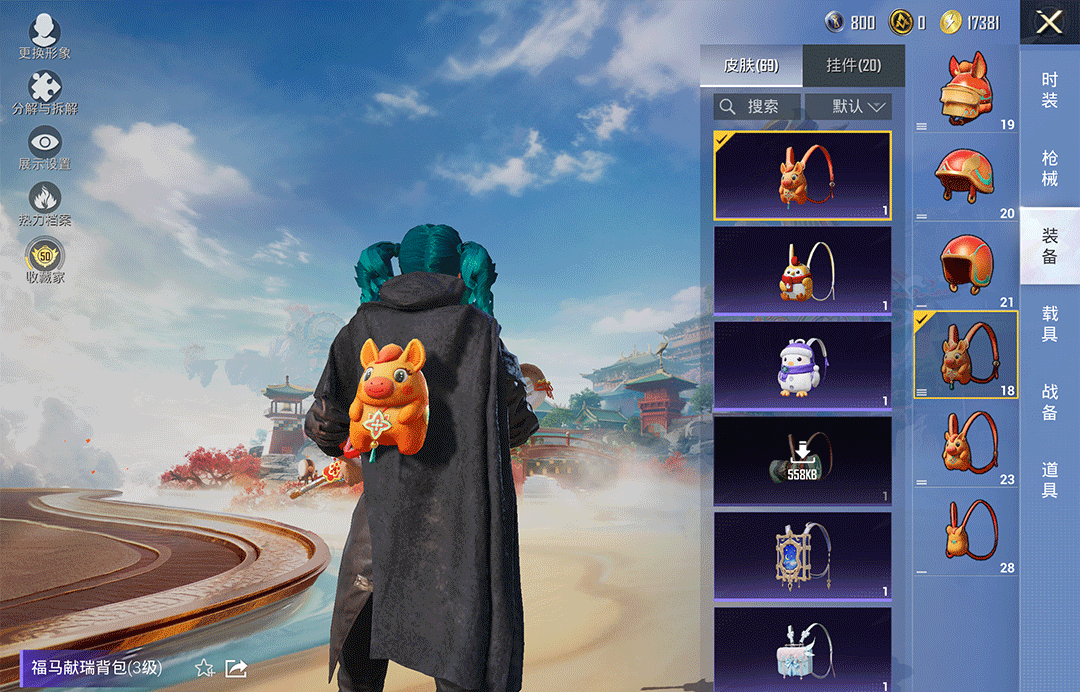Open 展示设置 display settings
The width and height of the screenshot is (1080, 692).
[45, 148]
